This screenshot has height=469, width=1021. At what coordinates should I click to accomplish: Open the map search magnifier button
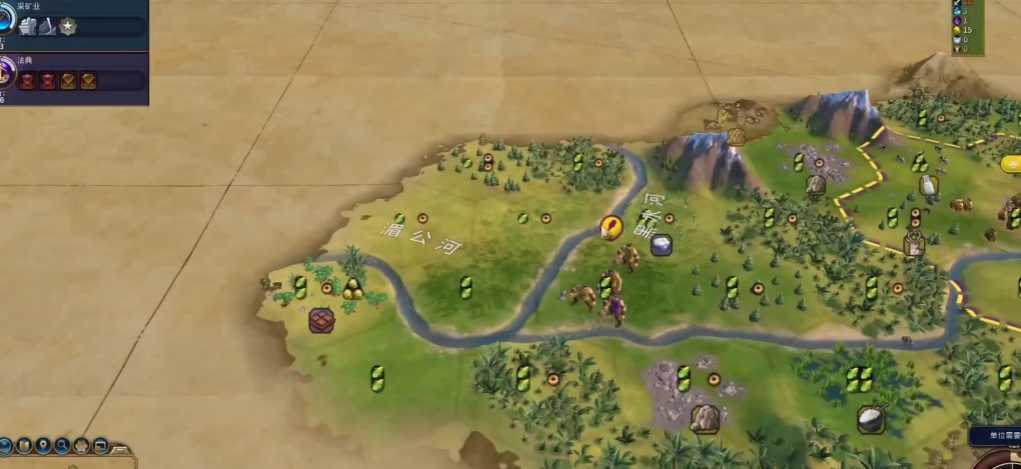point(62,445)
